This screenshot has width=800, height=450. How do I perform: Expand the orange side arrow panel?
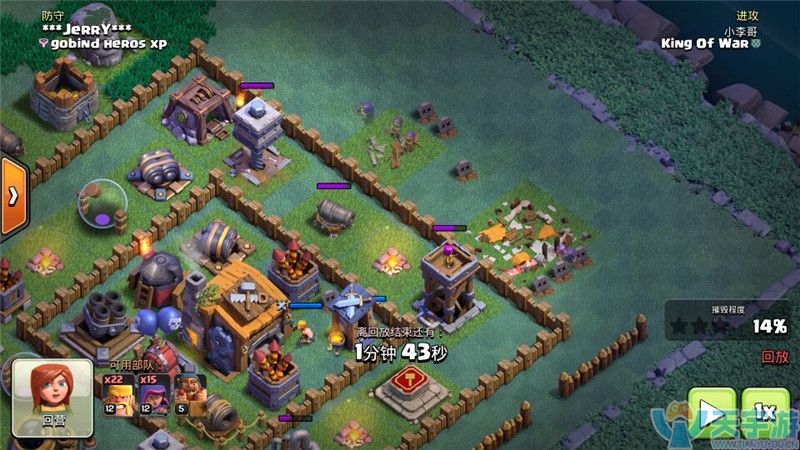coord(12,195)
